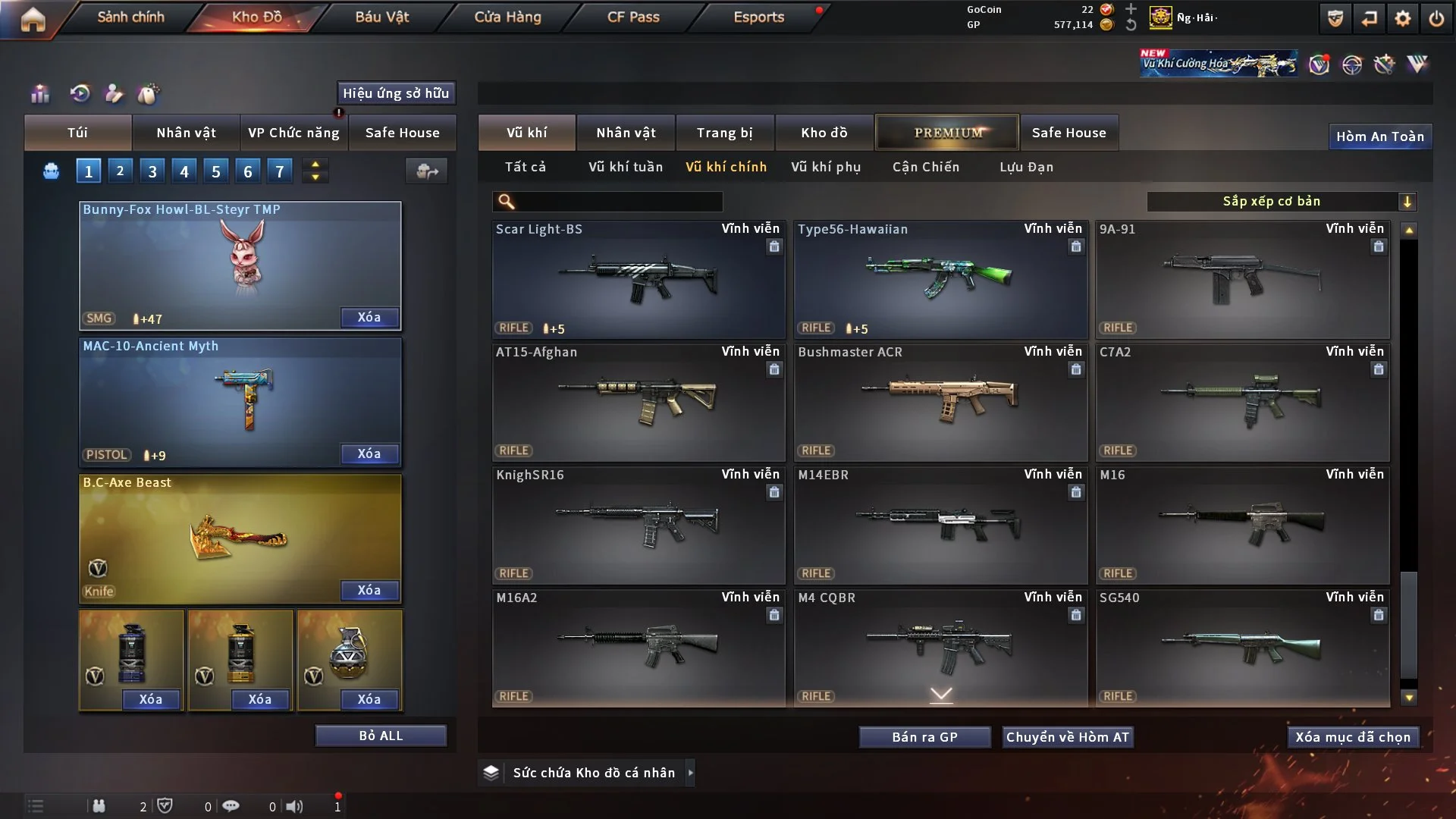The image size is (1456, 819).
Task: Click the weapon search field
Action: pyautogui.click(x=618, y=201)
